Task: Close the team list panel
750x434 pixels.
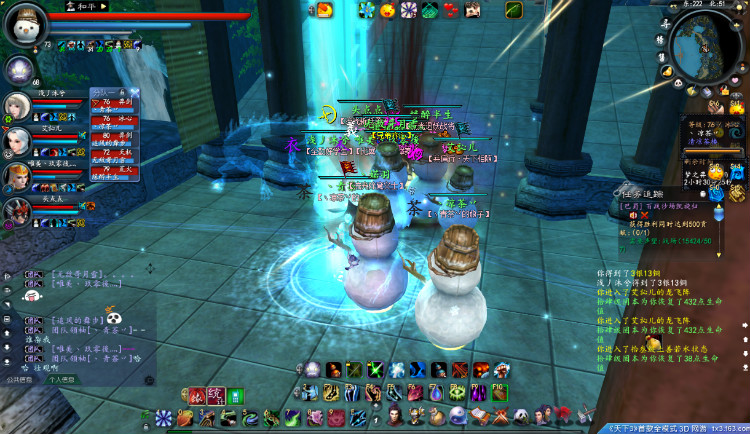Action: 134,92
